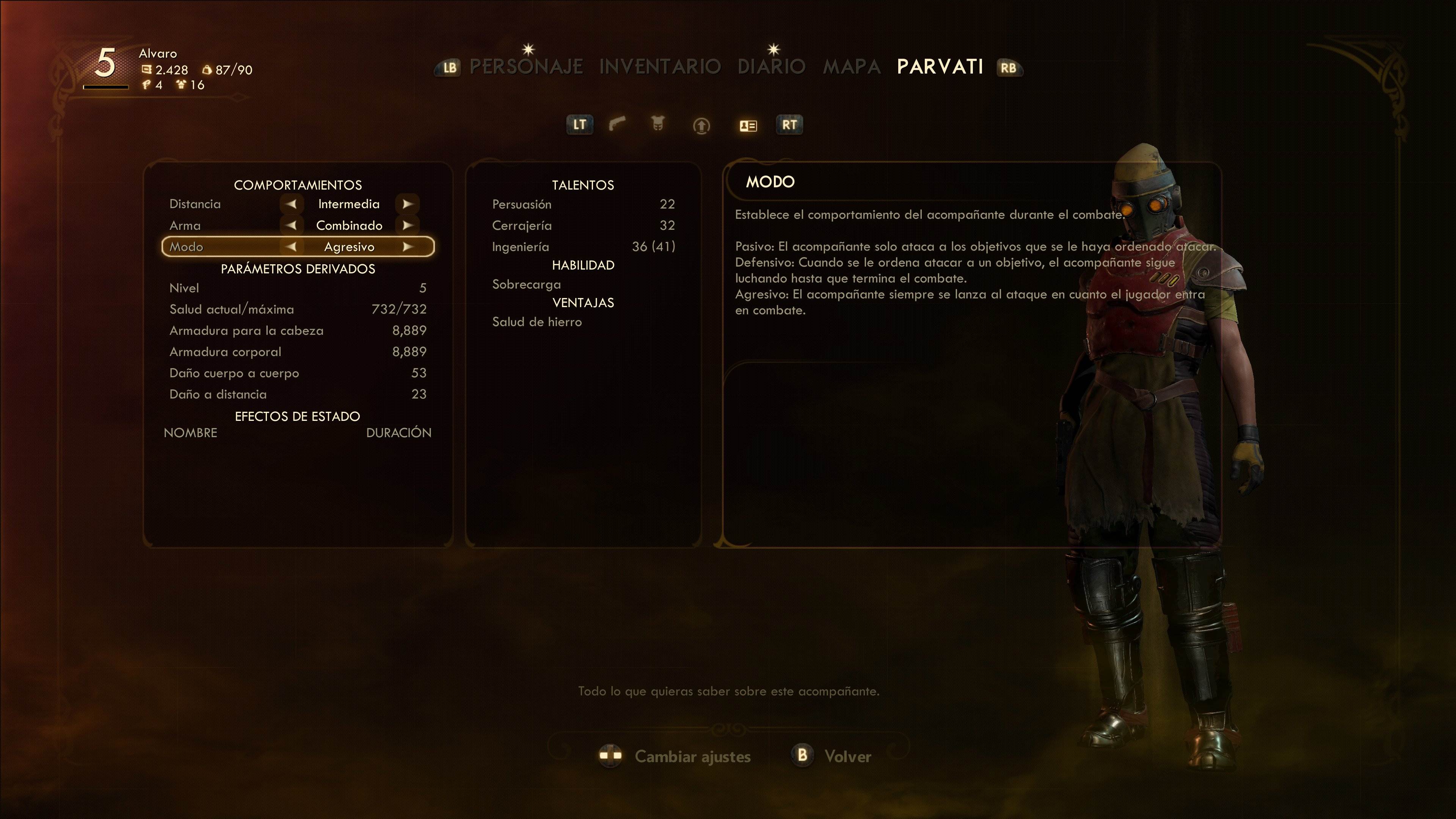The height and width of the screenshot is (819, 1456).
Task: Select the Persuasión talent row
Action: 583,204
